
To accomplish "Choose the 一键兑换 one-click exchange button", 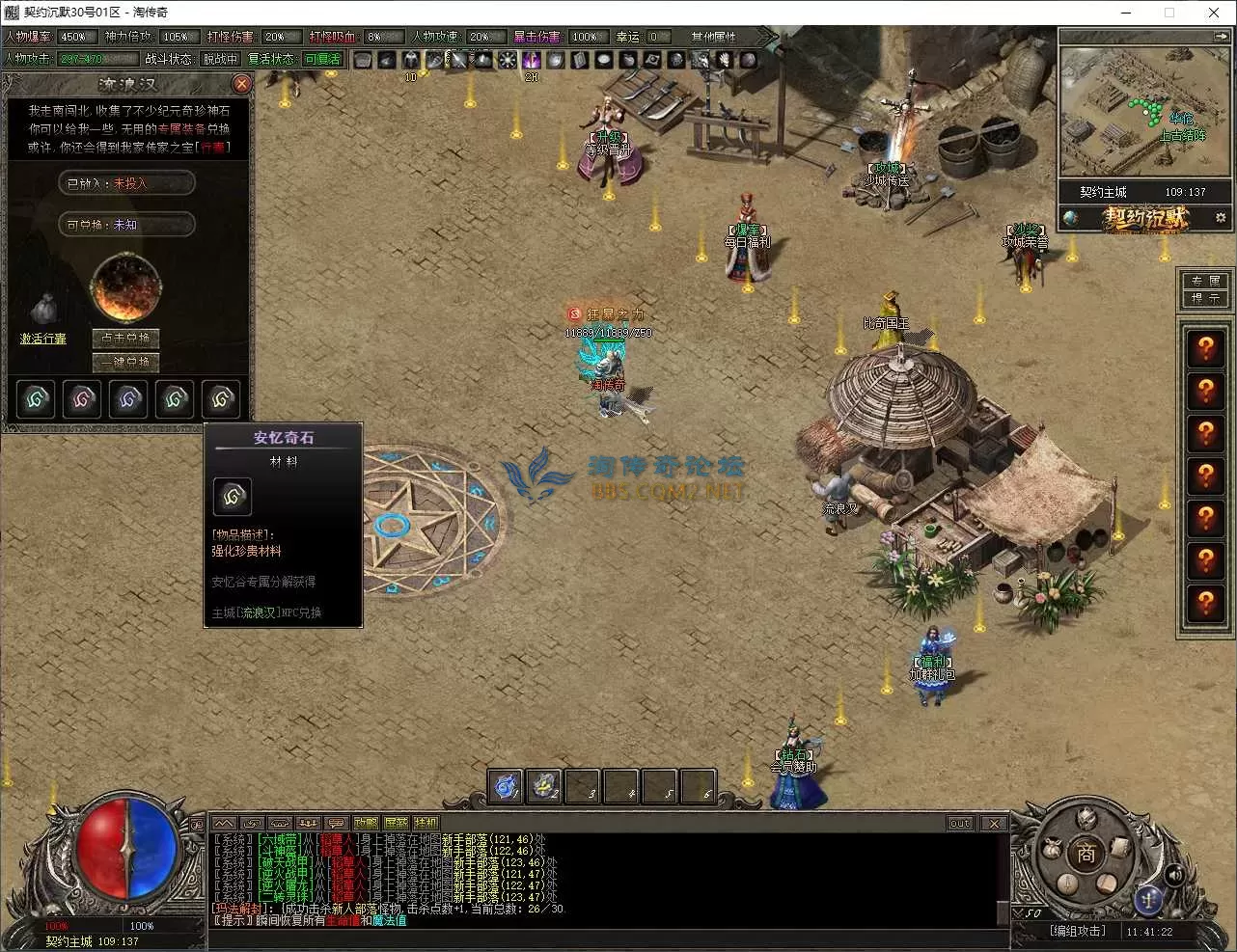I will point(126,362).
